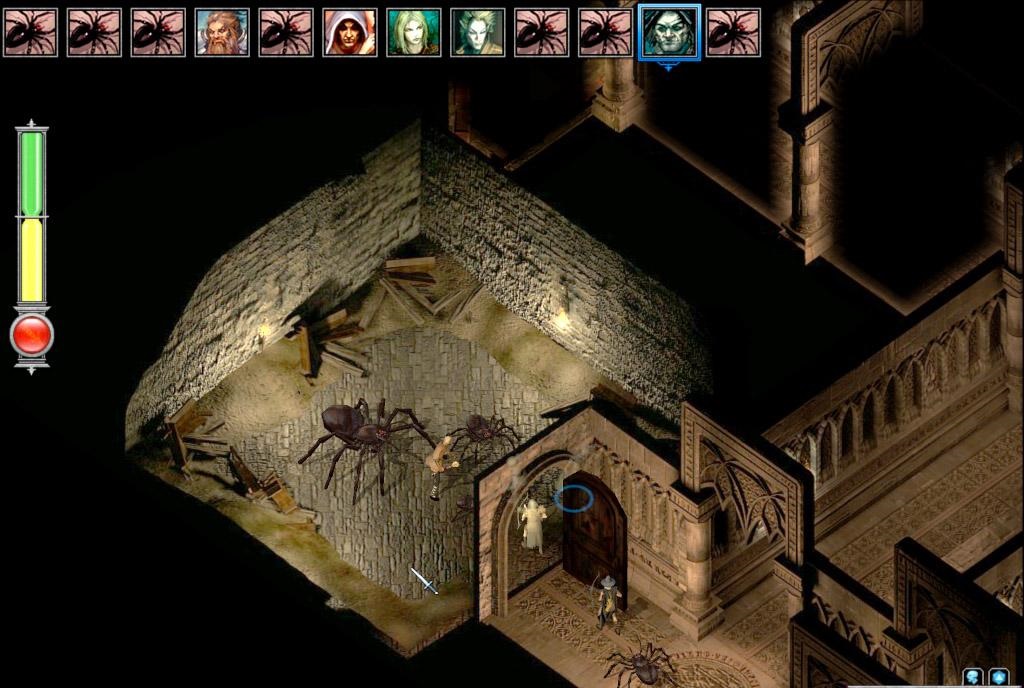The height and width of the screenshot is (688, 1024).
Task: Open the blue twenty-sided die icon
Action: pos(998,677)
